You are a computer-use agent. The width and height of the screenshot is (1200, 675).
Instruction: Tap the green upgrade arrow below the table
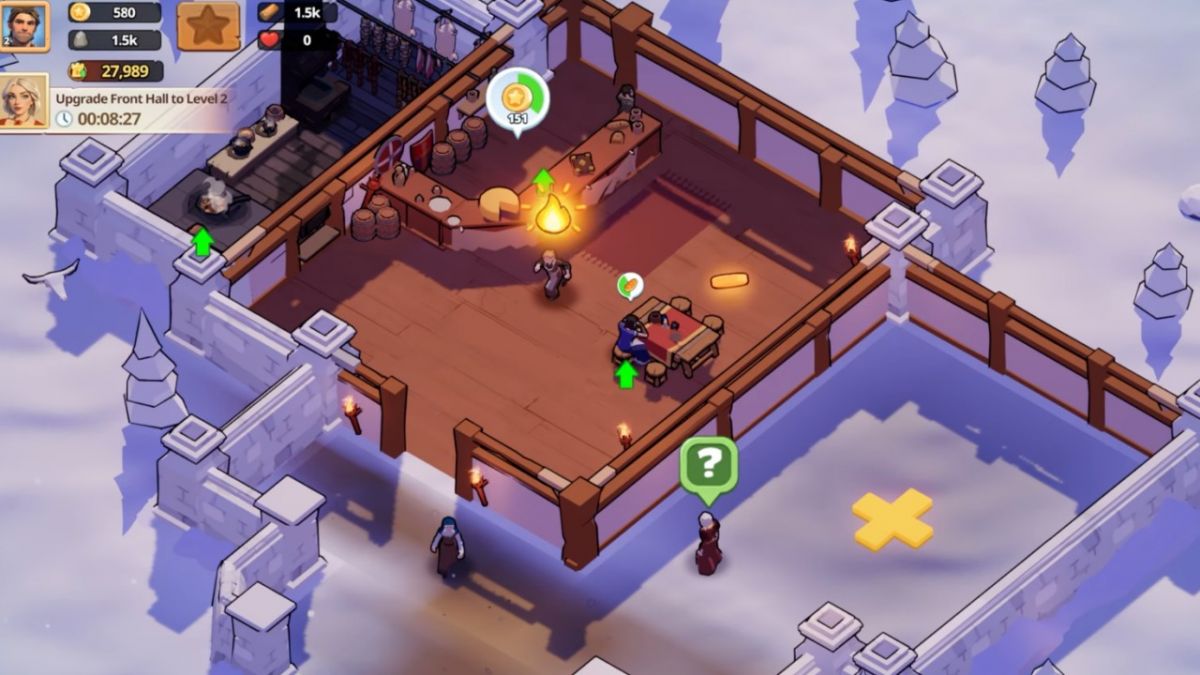pyautogui.click(x=626, y=374)
